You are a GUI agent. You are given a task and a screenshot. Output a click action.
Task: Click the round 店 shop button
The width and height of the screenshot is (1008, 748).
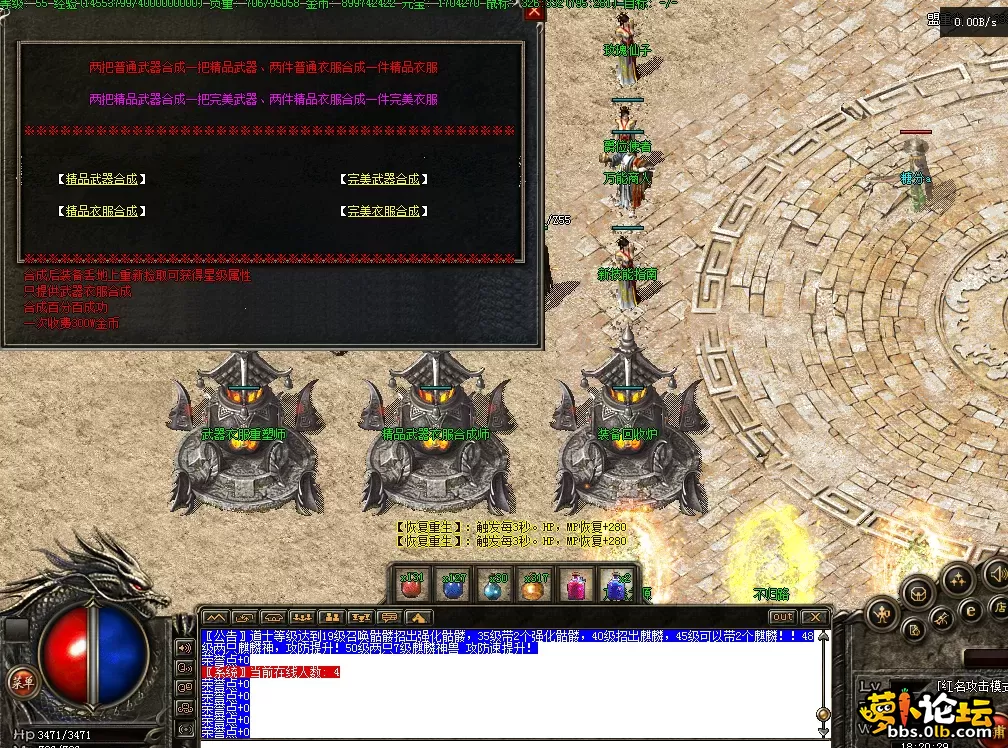tap(999, 607)
